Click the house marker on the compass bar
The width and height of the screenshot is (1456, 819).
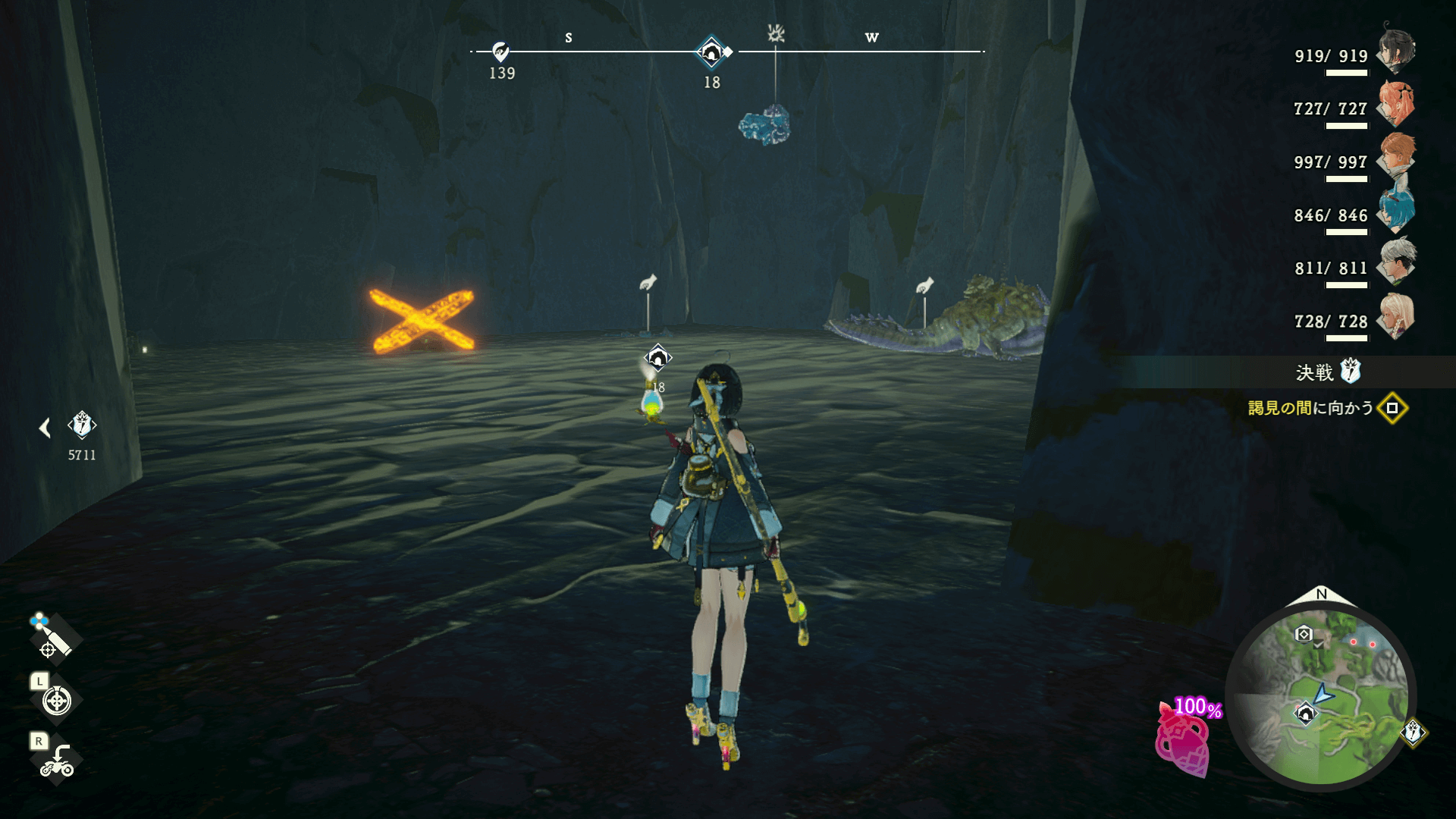click(711, 52)
